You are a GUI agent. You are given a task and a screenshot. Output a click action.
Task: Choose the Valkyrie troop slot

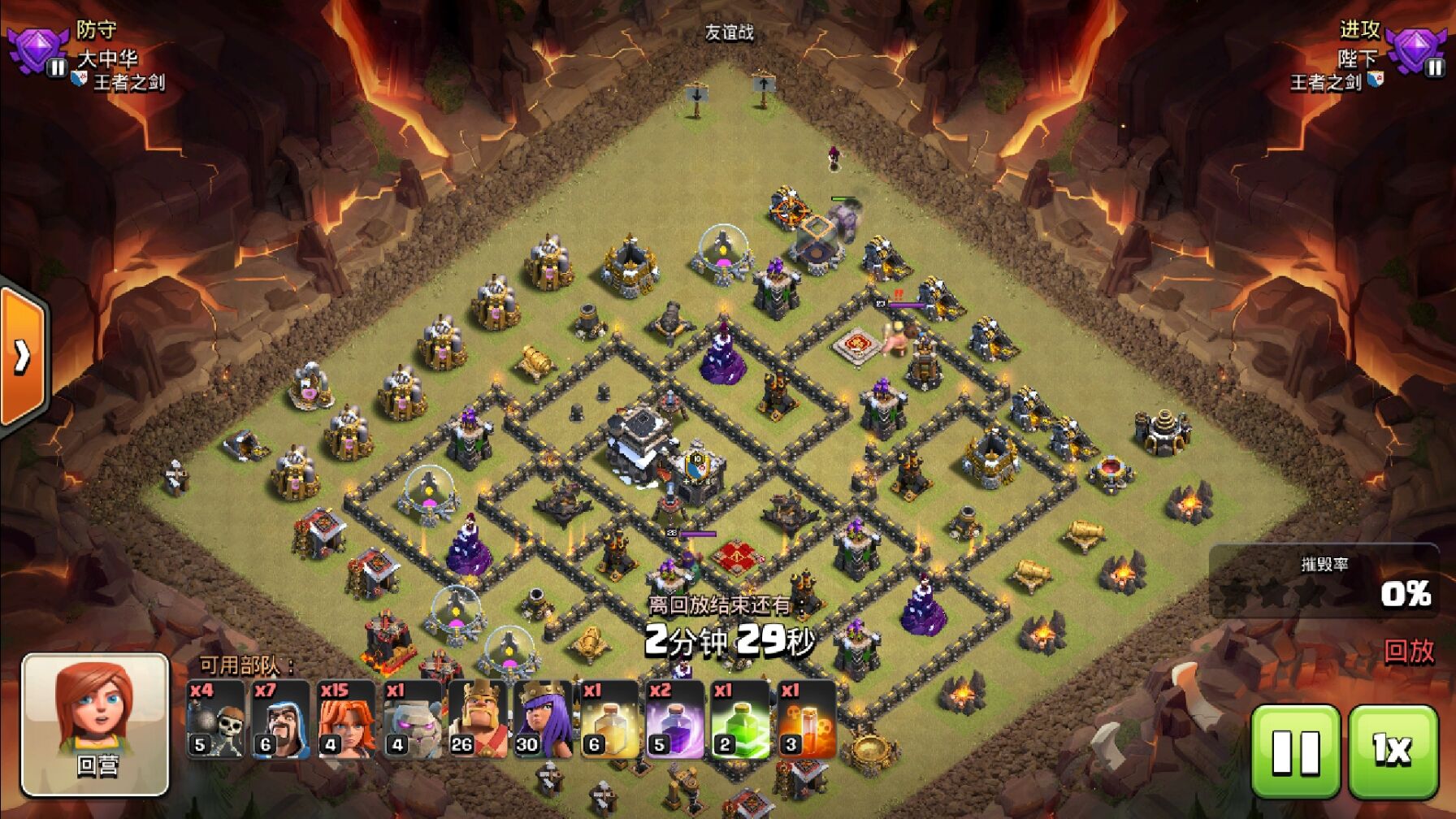click(x=347, y=719)
